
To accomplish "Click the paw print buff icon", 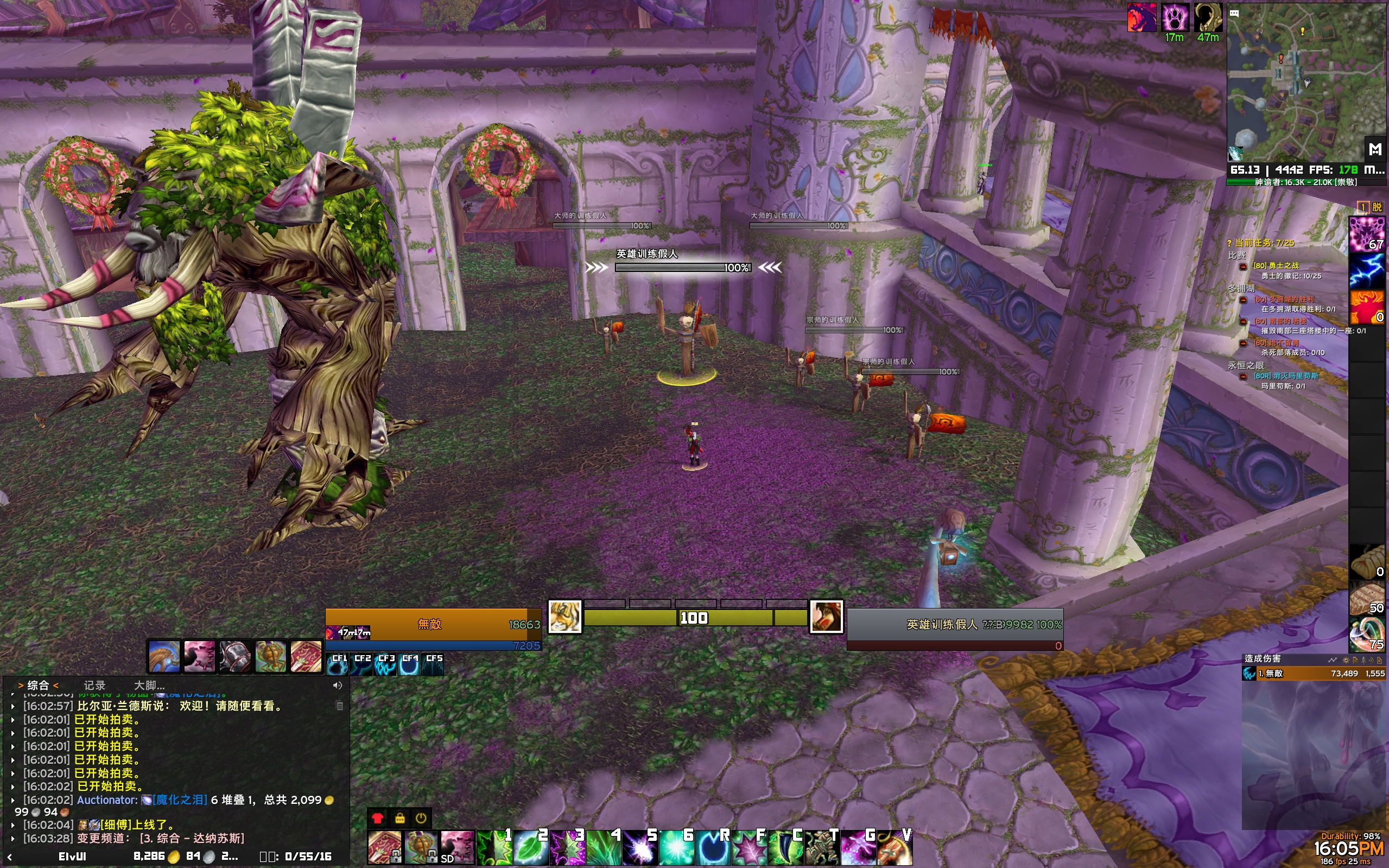I will pos(1175,17).
